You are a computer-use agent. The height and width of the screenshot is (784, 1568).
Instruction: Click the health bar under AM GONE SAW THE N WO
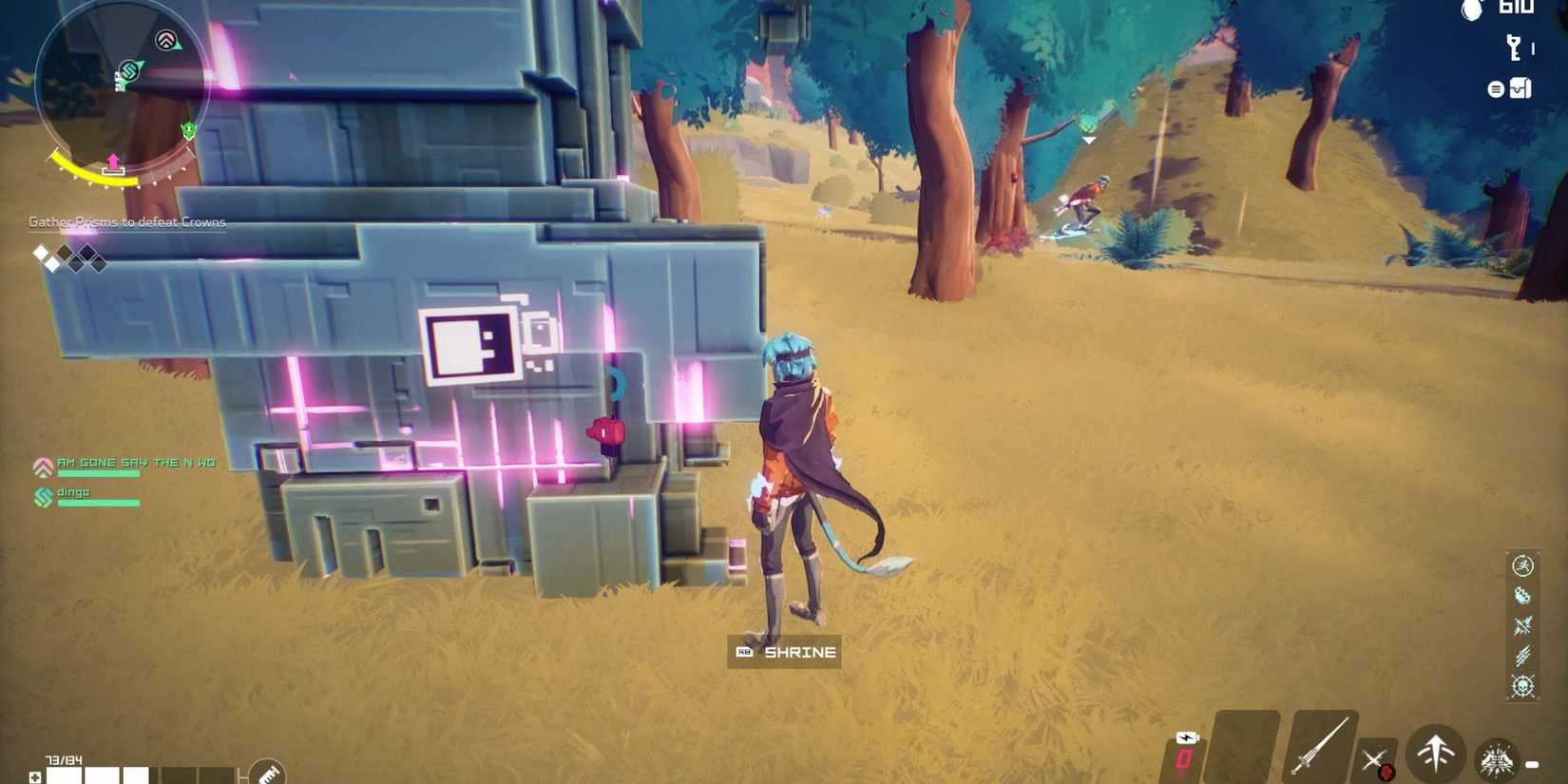pyautogui.click(x=98, y=475)
